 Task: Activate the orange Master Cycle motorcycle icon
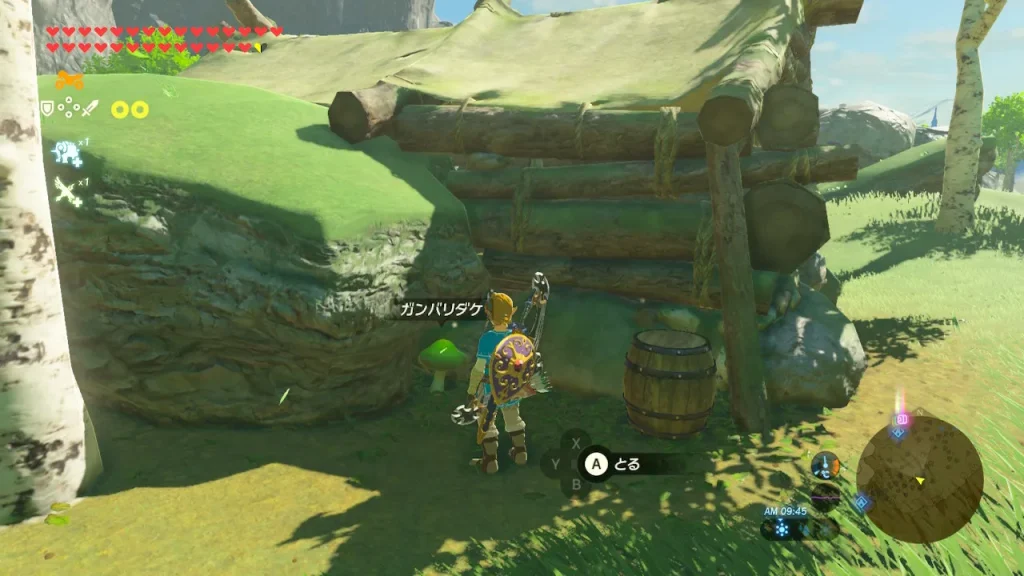point(69,81)
